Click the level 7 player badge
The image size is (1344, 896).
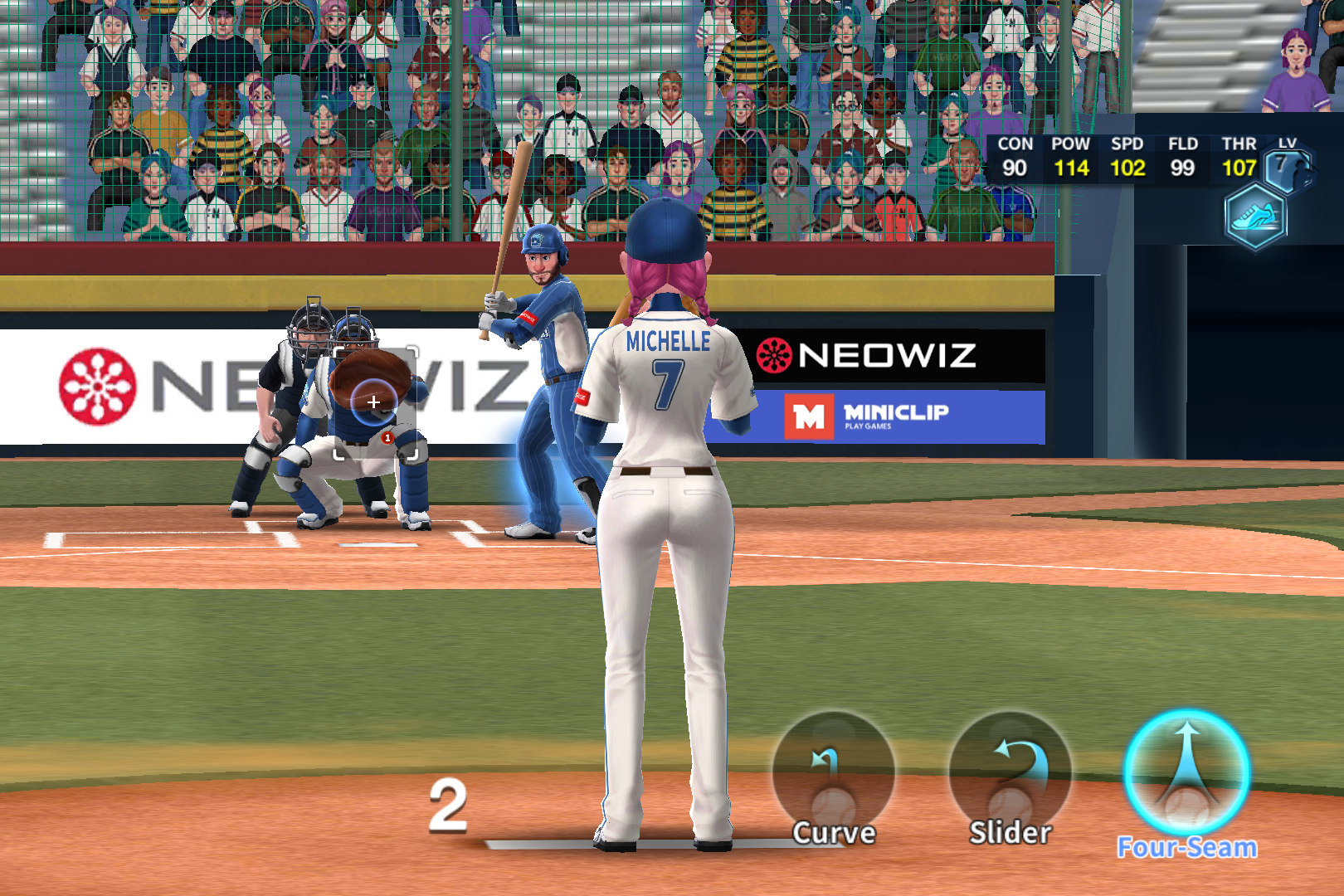[1288, 168]
